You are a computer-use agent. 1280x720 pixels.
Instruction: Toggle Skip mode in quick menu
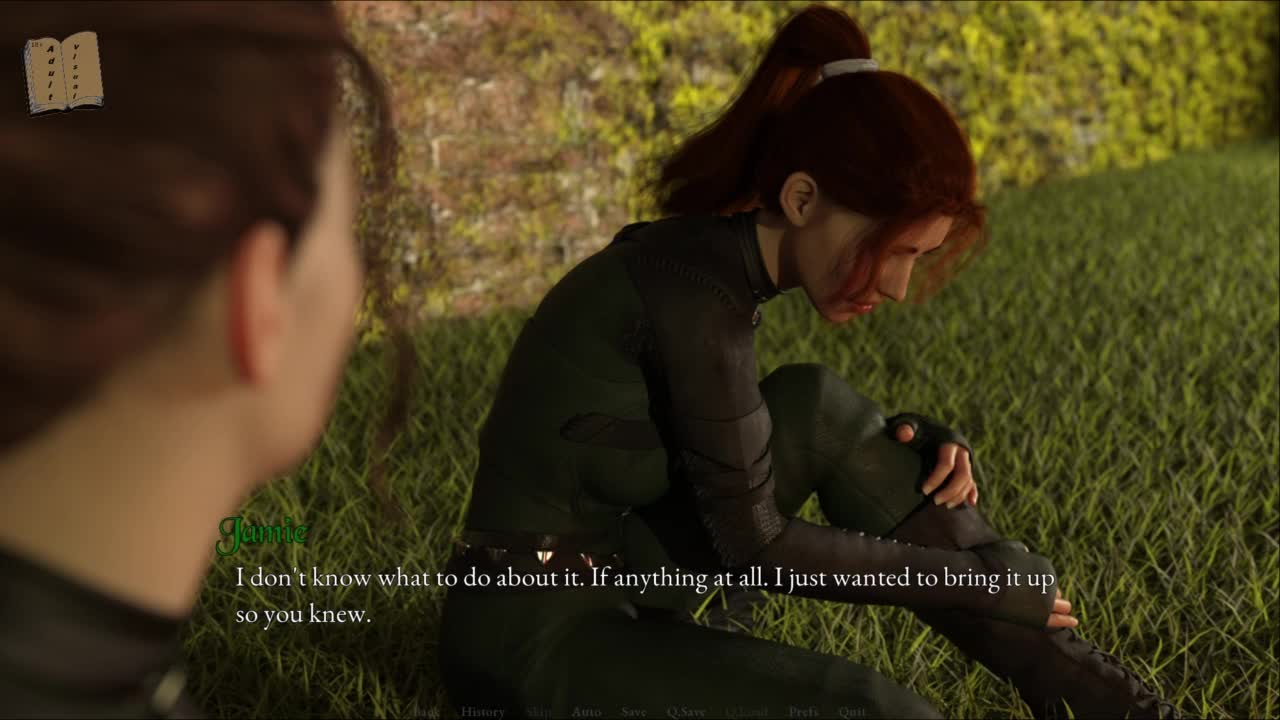tap(538, 712)
